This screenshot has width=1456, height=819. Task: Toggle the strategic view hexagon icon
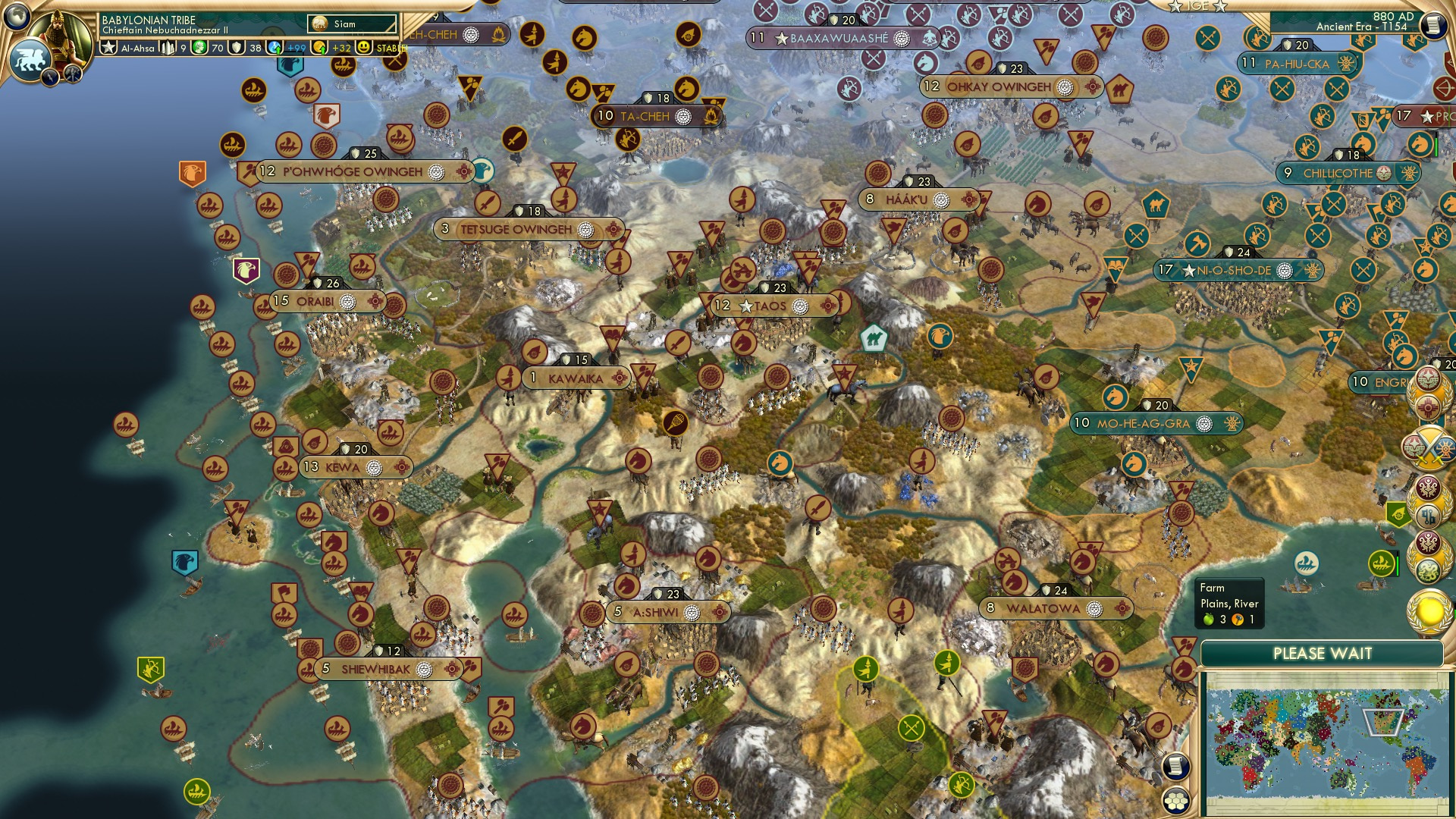coord(1176,801)
